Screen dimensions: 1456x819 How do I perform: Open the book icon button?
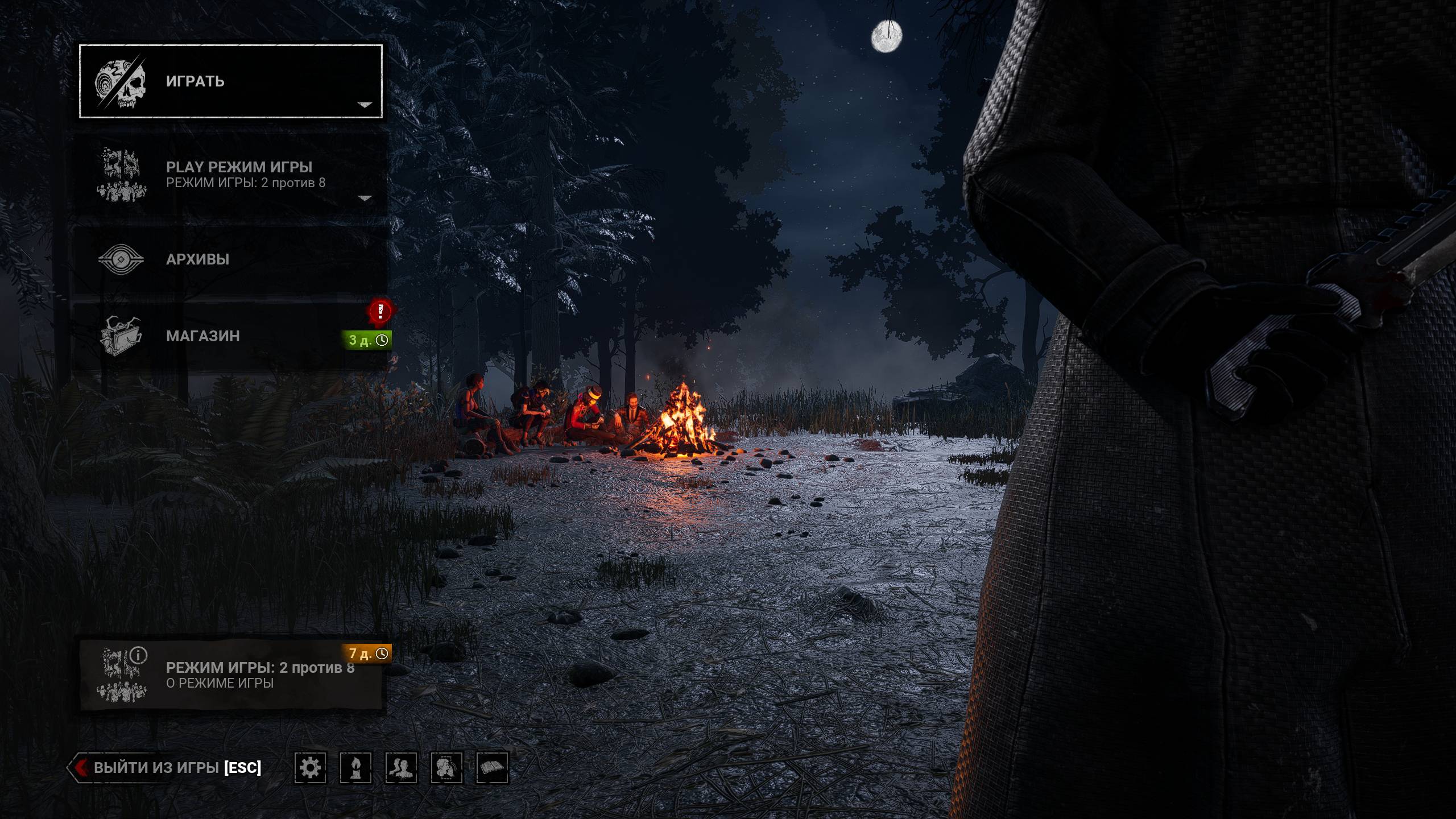(x=492, y=768)
